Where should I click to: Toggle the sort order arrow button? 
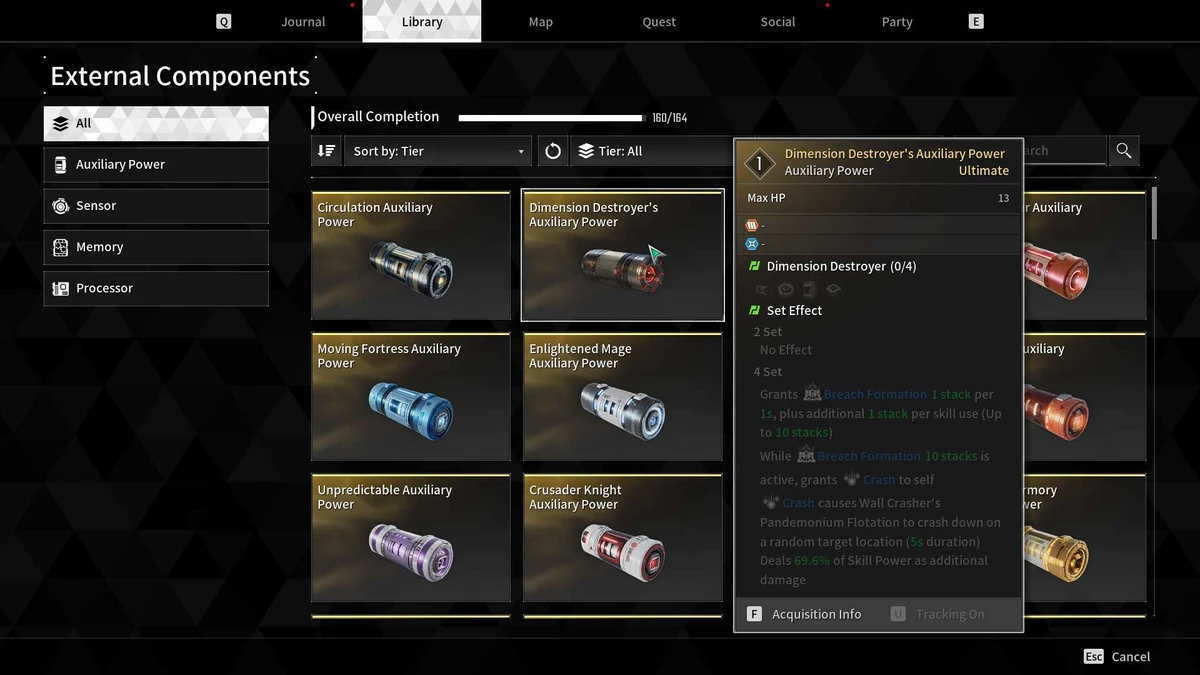tap(326, 151)
